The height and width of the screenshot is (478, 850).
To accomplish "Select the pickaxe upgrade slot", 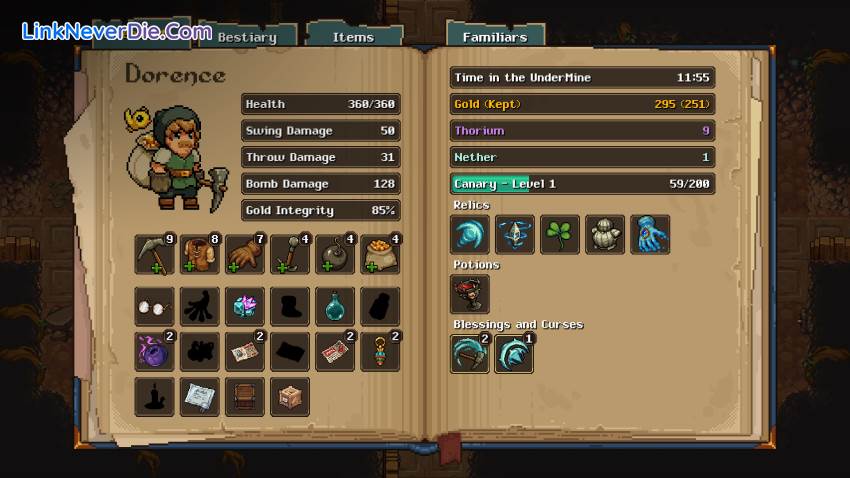I will 154,254.
